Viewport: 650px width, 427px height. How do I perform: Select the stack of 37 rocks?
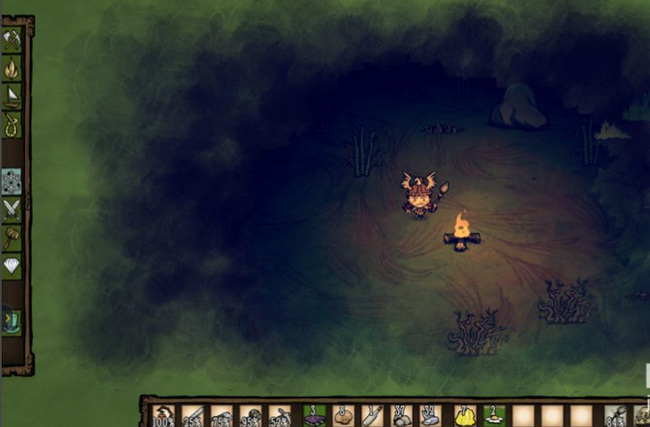[x=401, y=415]
